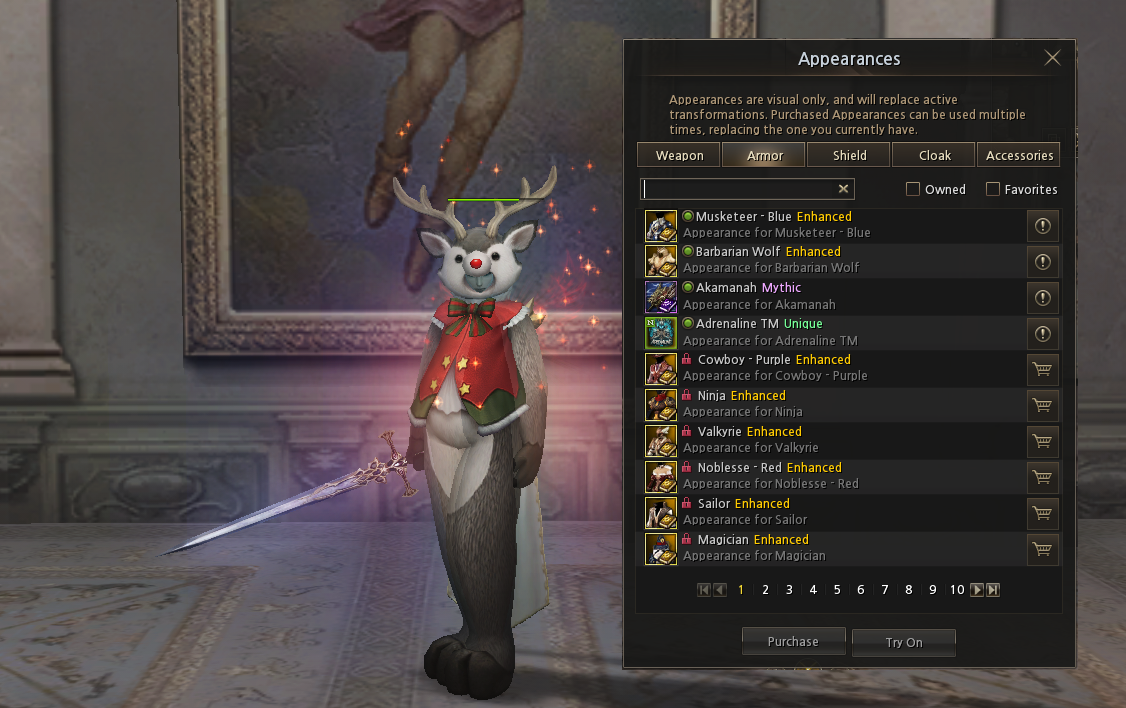Open the Cloak category tab
The height and width of the screenshot is (708, 1126).
pos(934,155)
